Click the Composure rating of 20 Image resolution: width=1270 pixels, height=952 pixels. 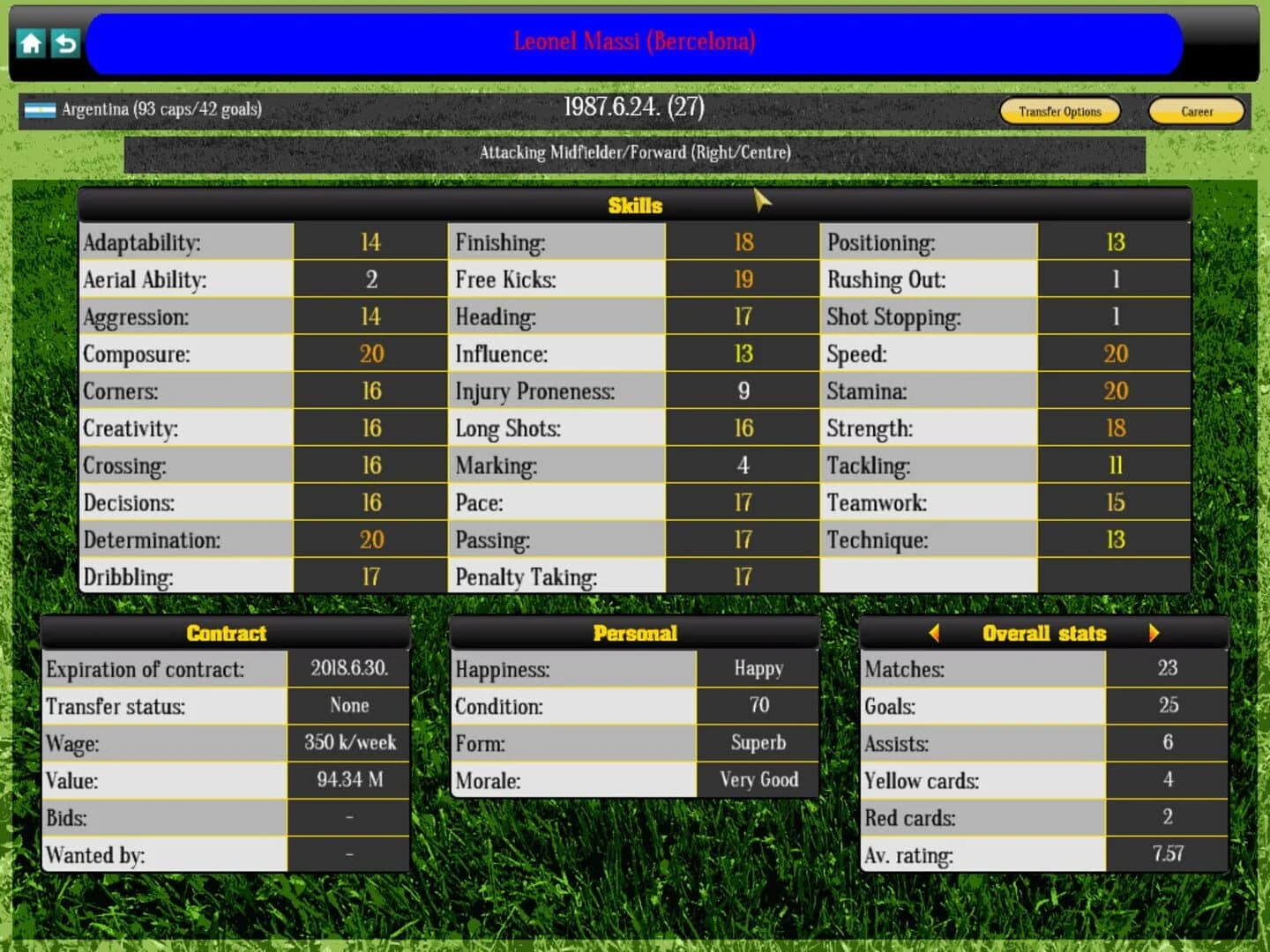[370, 353]
